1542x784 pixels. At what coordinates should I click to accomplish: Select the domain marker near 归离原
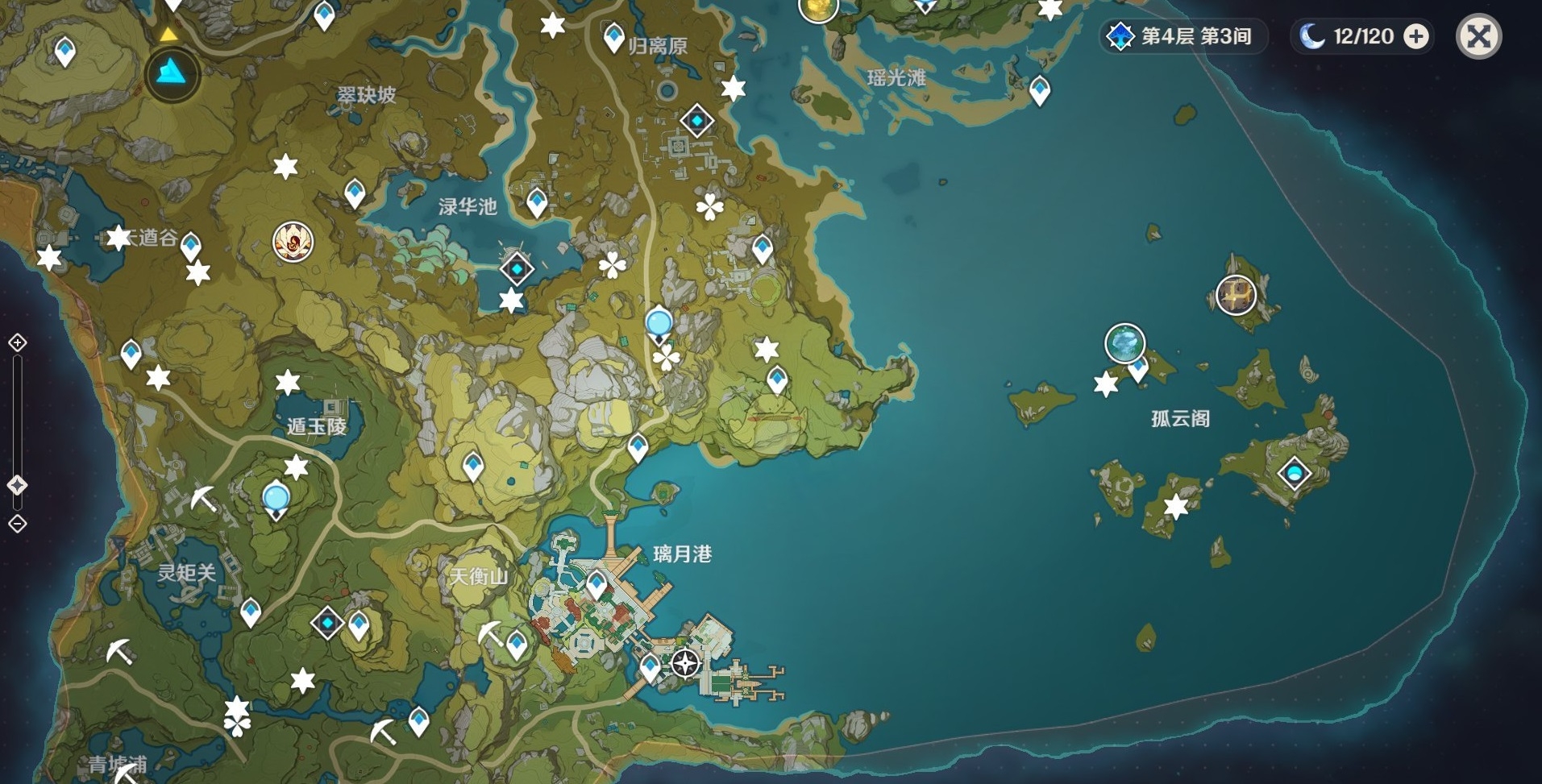(696, 122)
